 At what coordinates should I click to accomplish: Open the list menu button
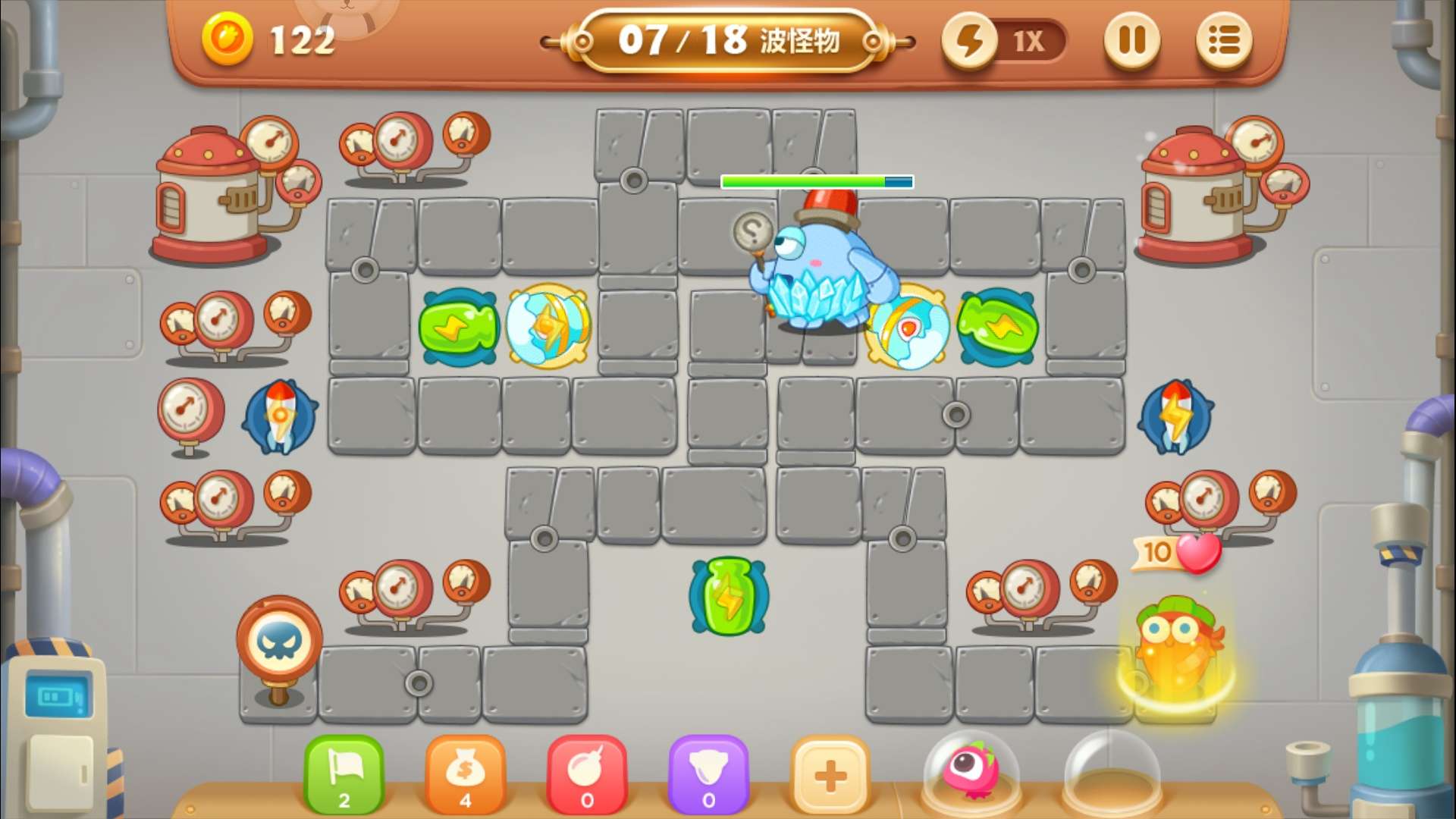click(x=1223, y=41)
